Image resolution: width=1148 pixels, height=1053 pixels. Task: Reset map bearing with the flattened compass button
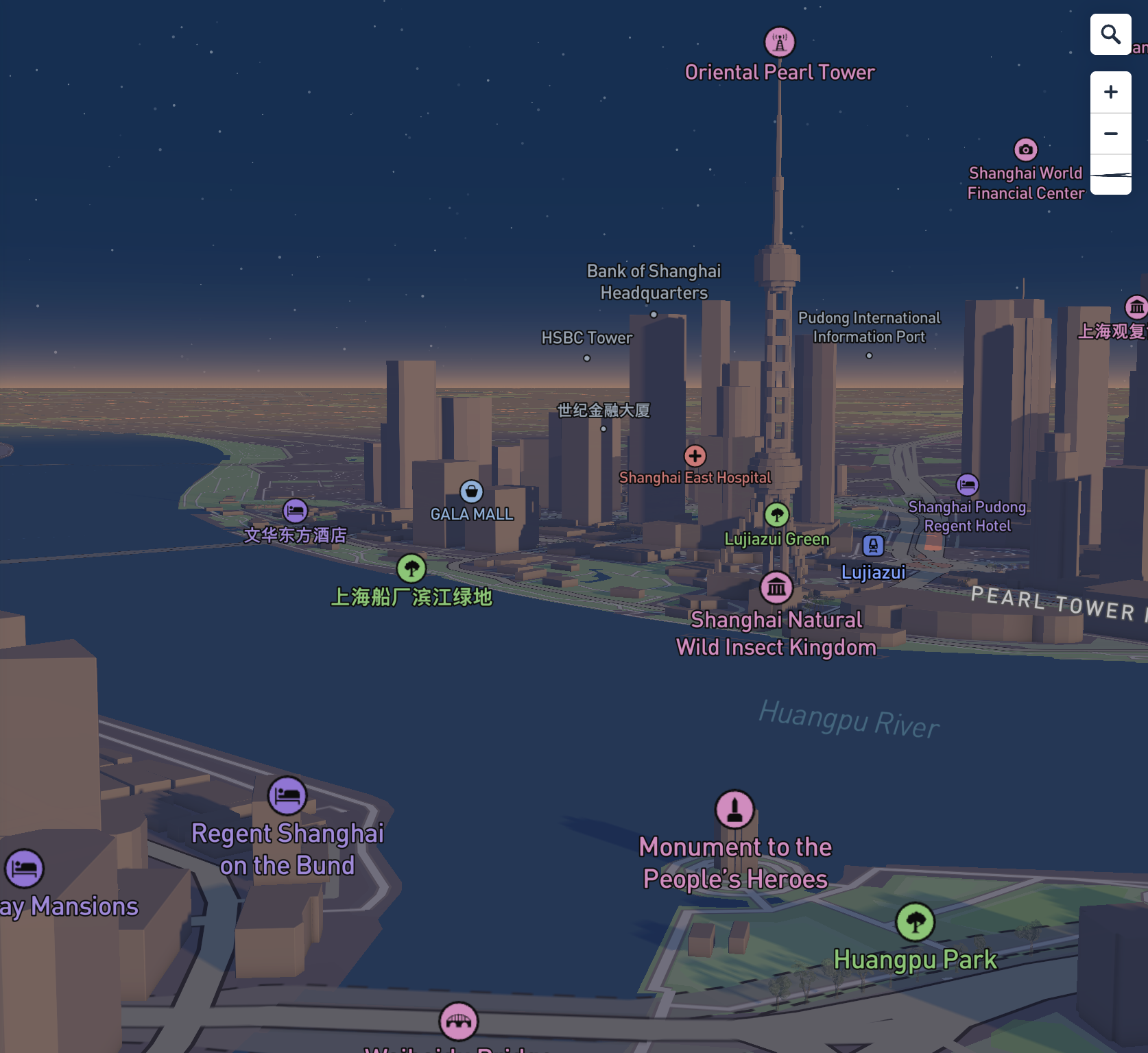pos(1110,175)
